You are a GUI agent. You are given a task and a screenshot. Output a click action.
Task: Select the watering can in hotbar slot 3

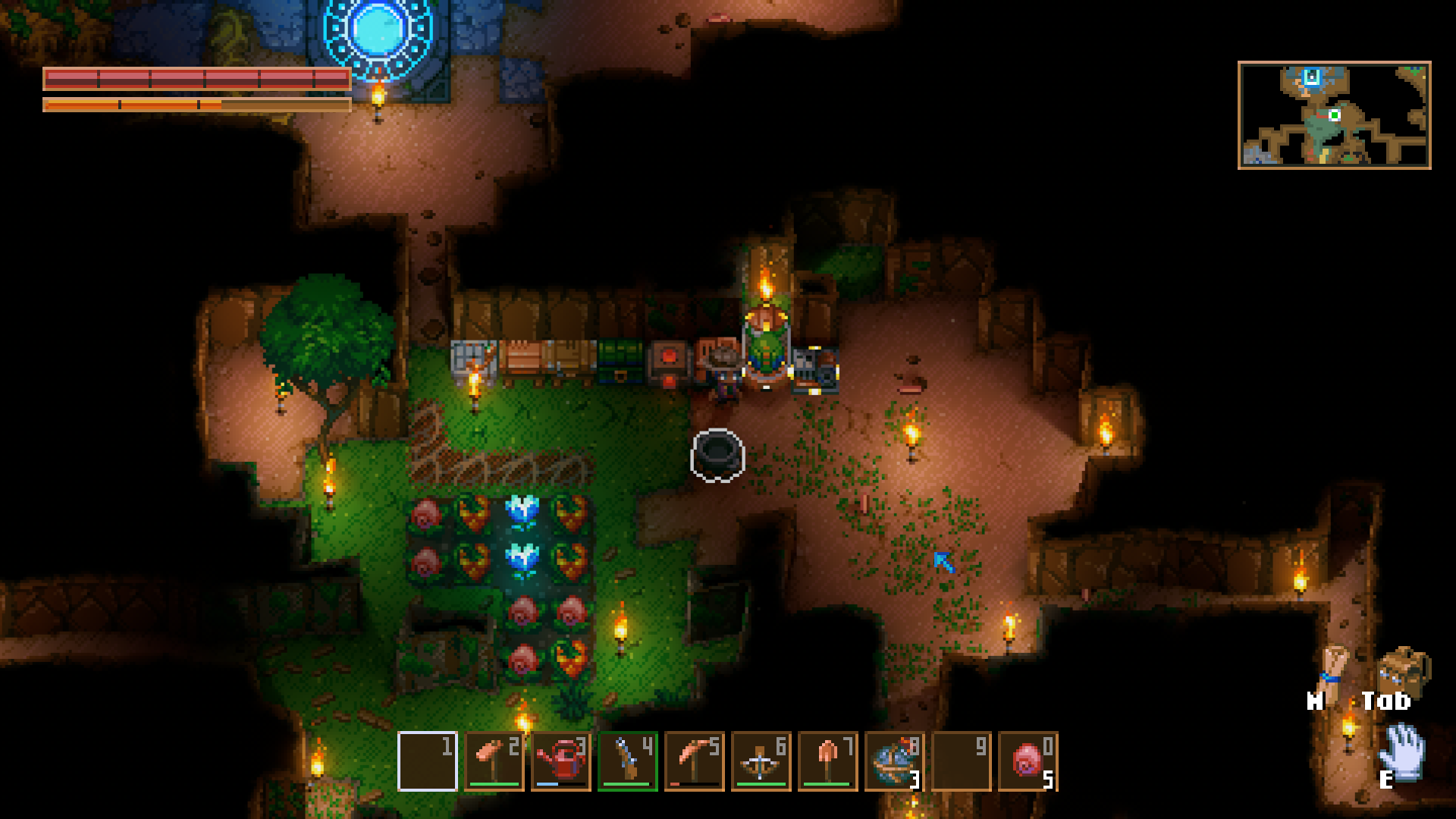[x=561, y=762]
